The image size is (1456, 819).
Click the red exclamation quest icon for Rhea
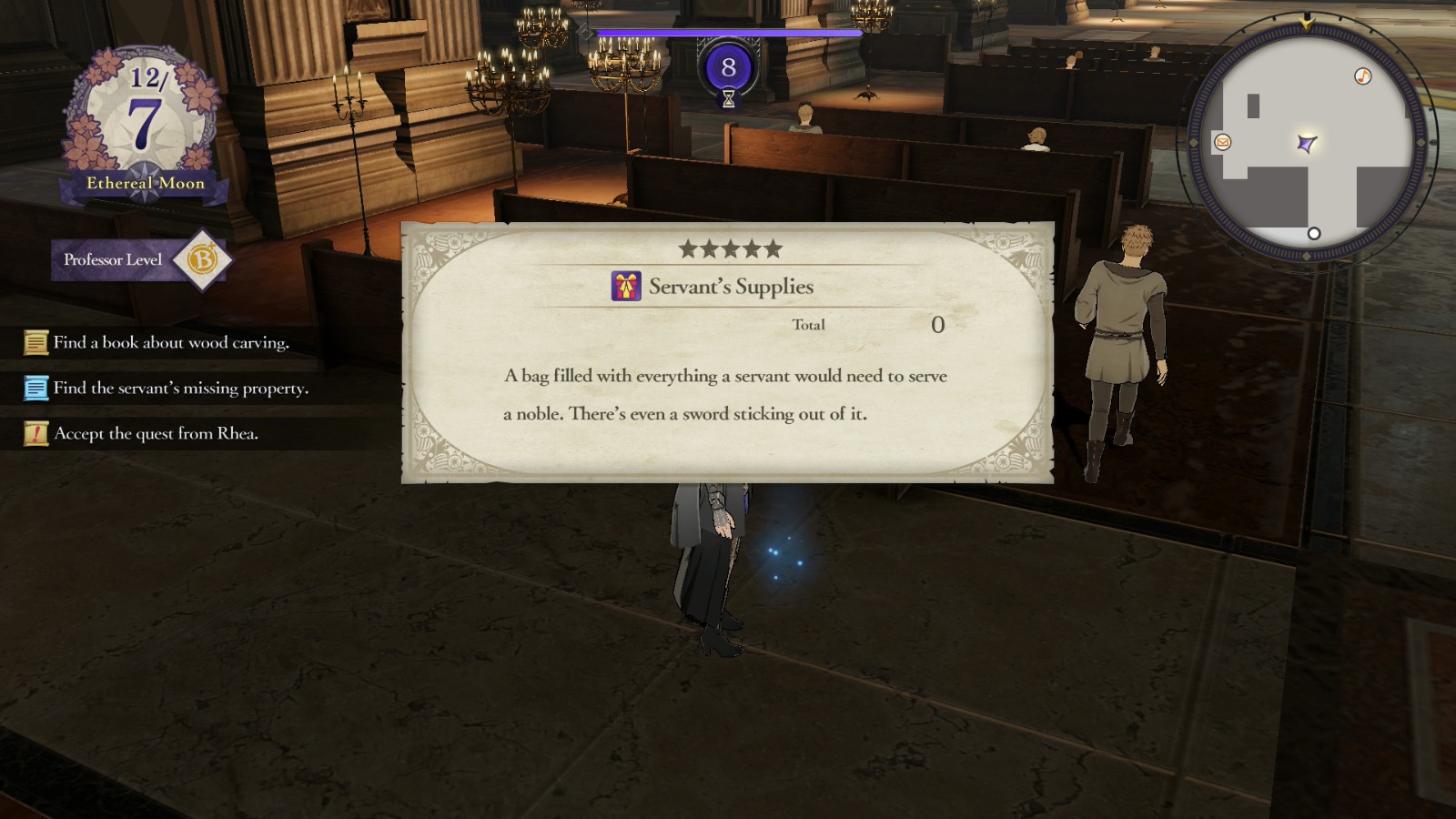(x=36, y=433)
